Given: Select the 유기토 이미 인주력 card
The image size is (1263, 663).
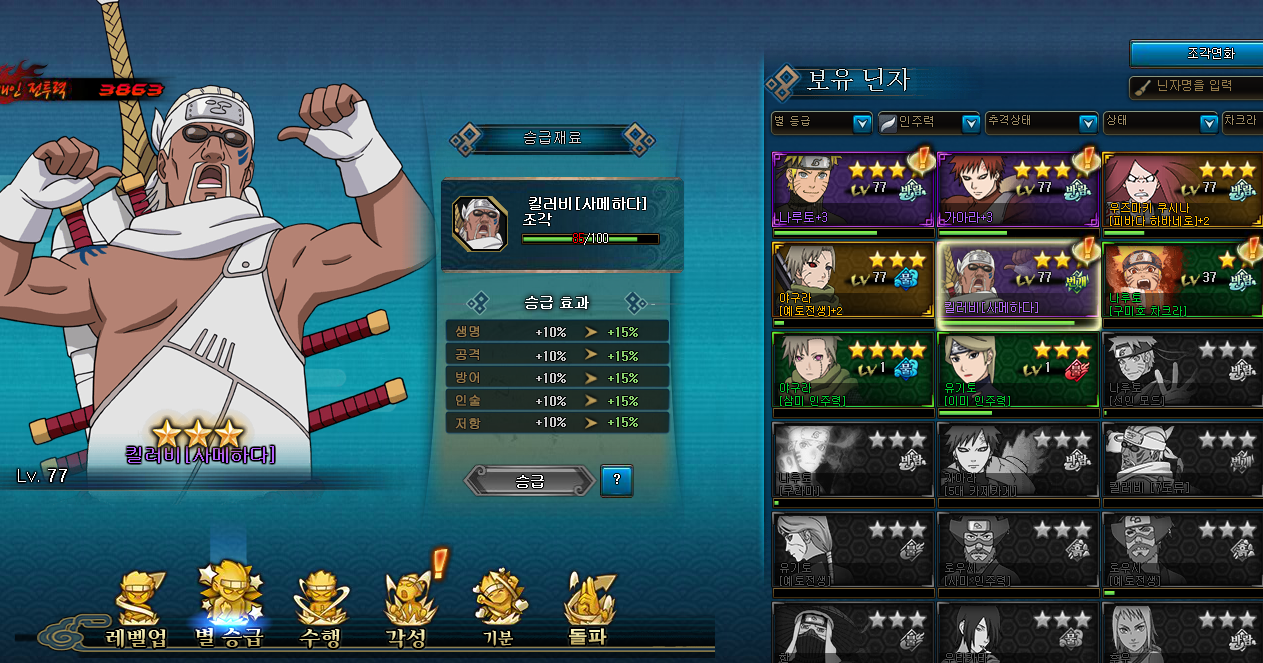Looking at the screenshot, I should coord(1017,371).
